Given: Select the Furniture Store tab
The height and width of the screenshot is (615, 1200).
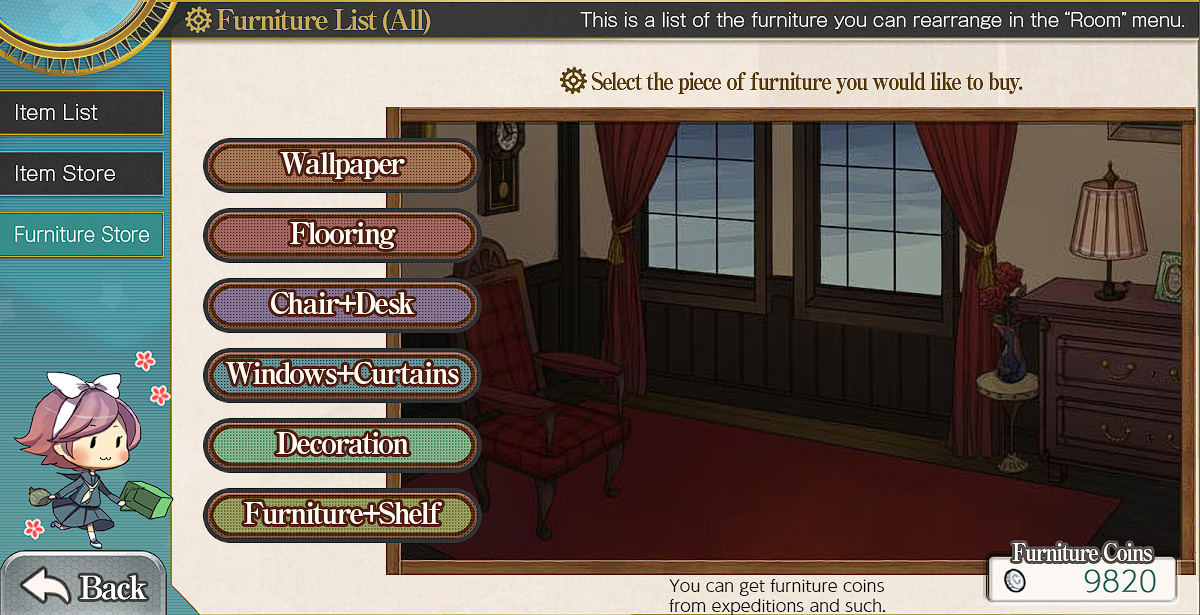Looking at the screenshot, I should 81,235.
